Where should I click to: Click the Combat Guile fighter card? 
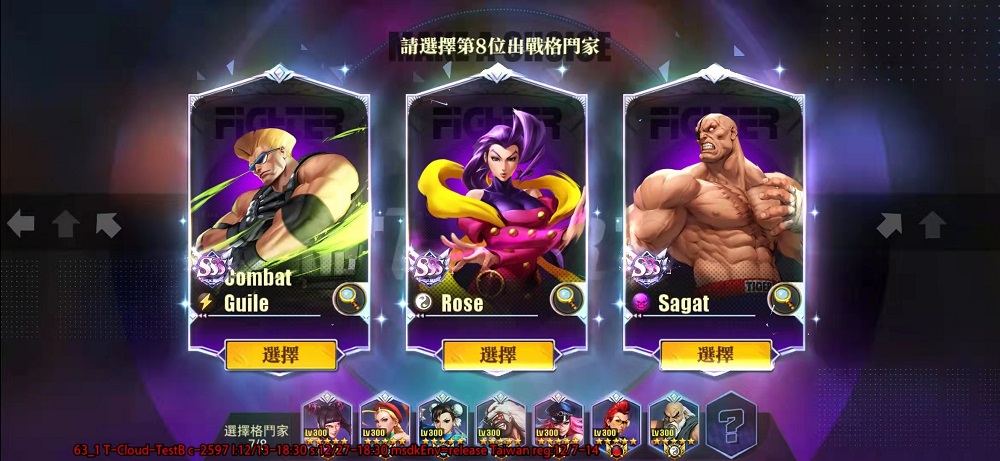tap(279, 200)
